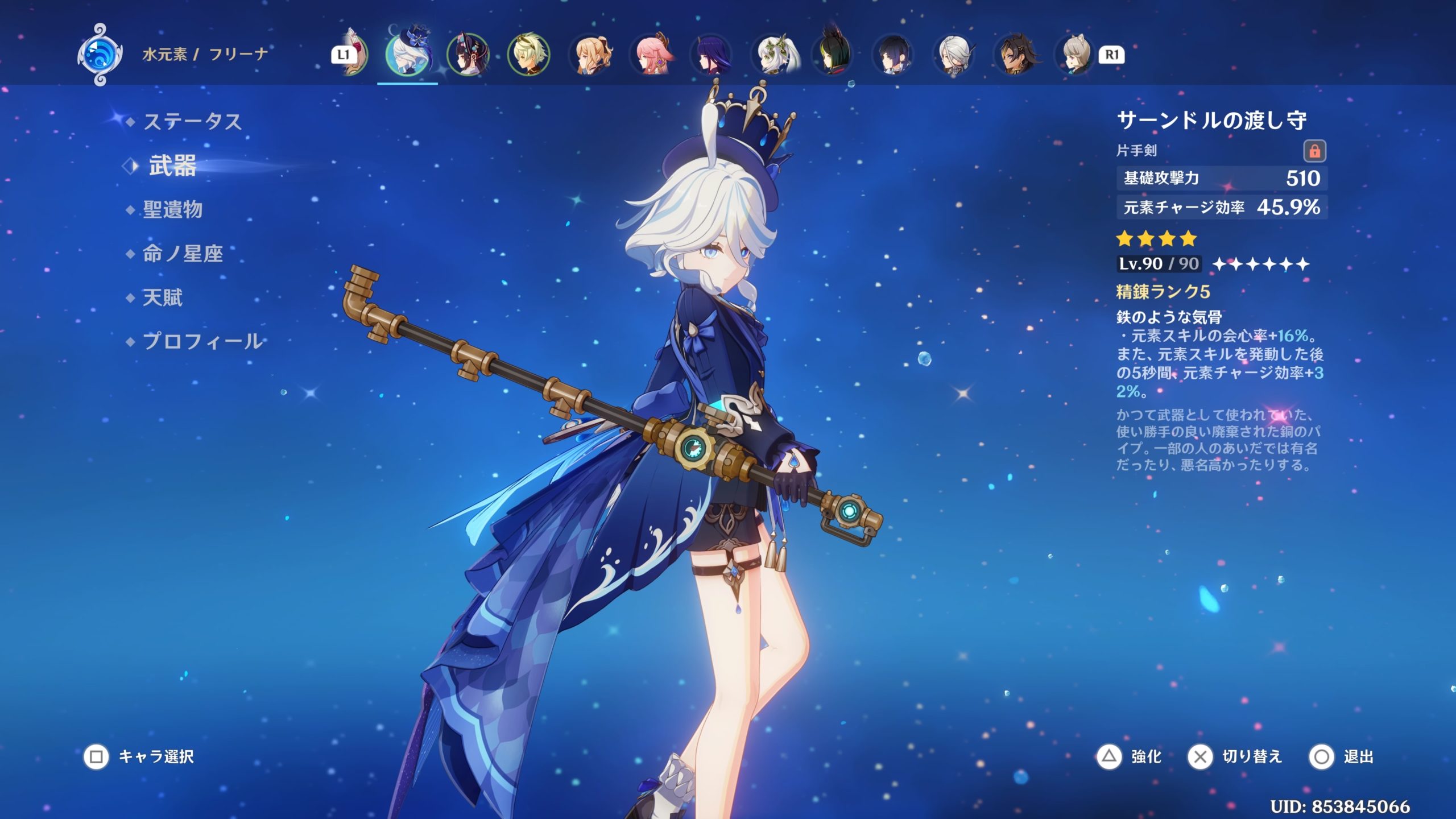Go to the 天賦 (Talents) page
Screen dimensions: 1456x819
coord(162,297)
